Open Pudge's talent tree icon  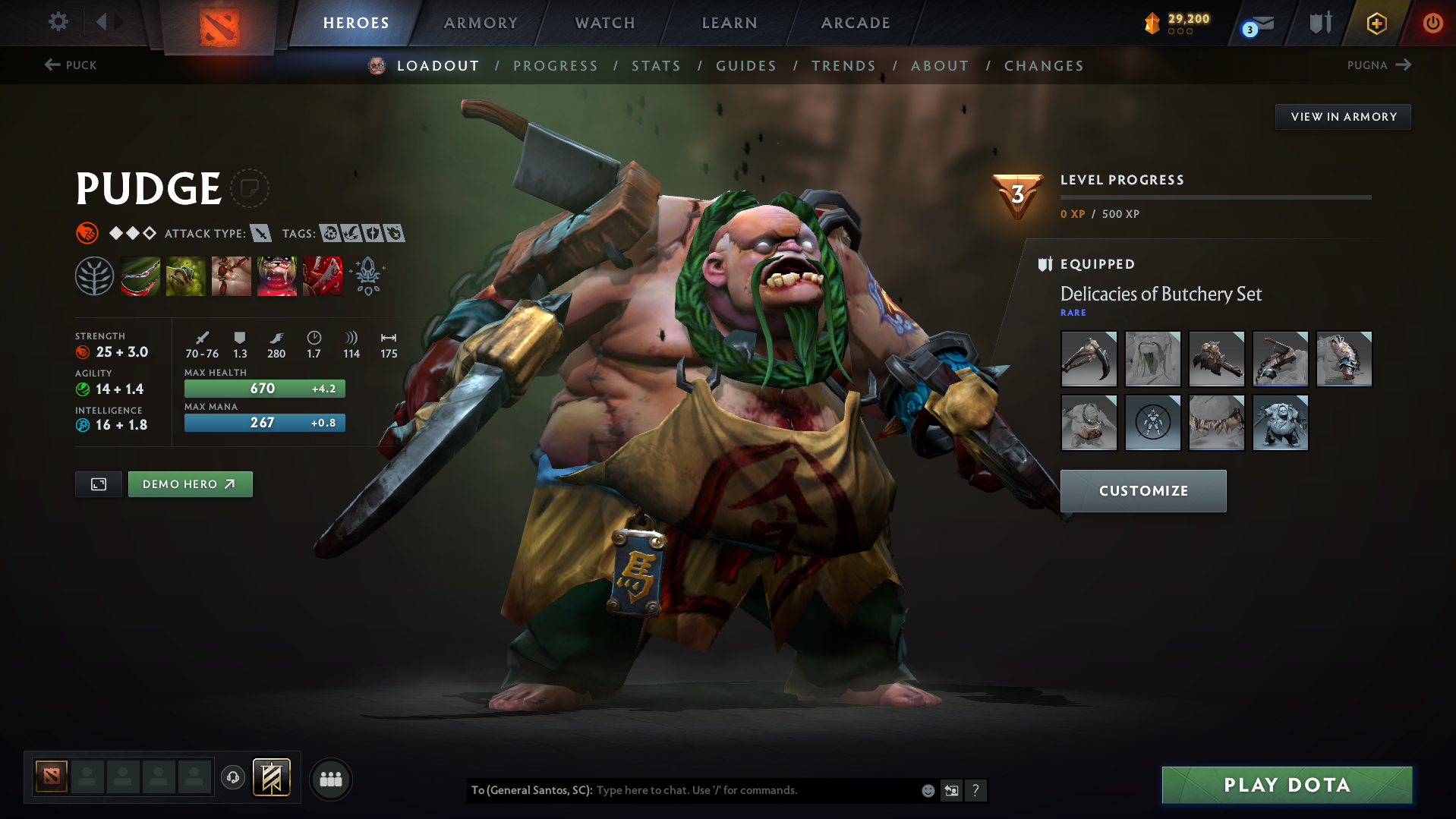(x=94, y=276)
